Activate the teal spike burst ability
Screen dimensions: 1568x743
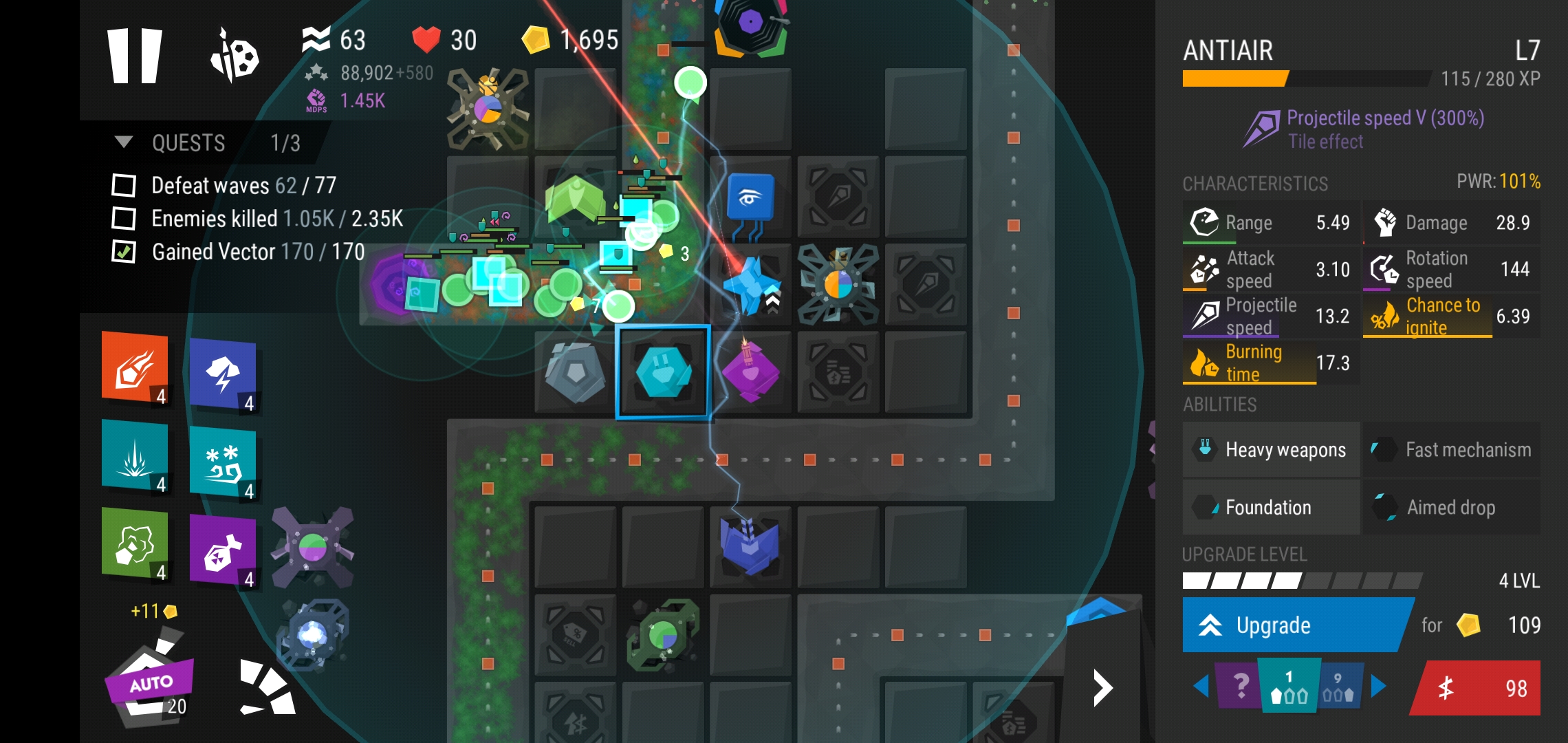pos(135,455)
